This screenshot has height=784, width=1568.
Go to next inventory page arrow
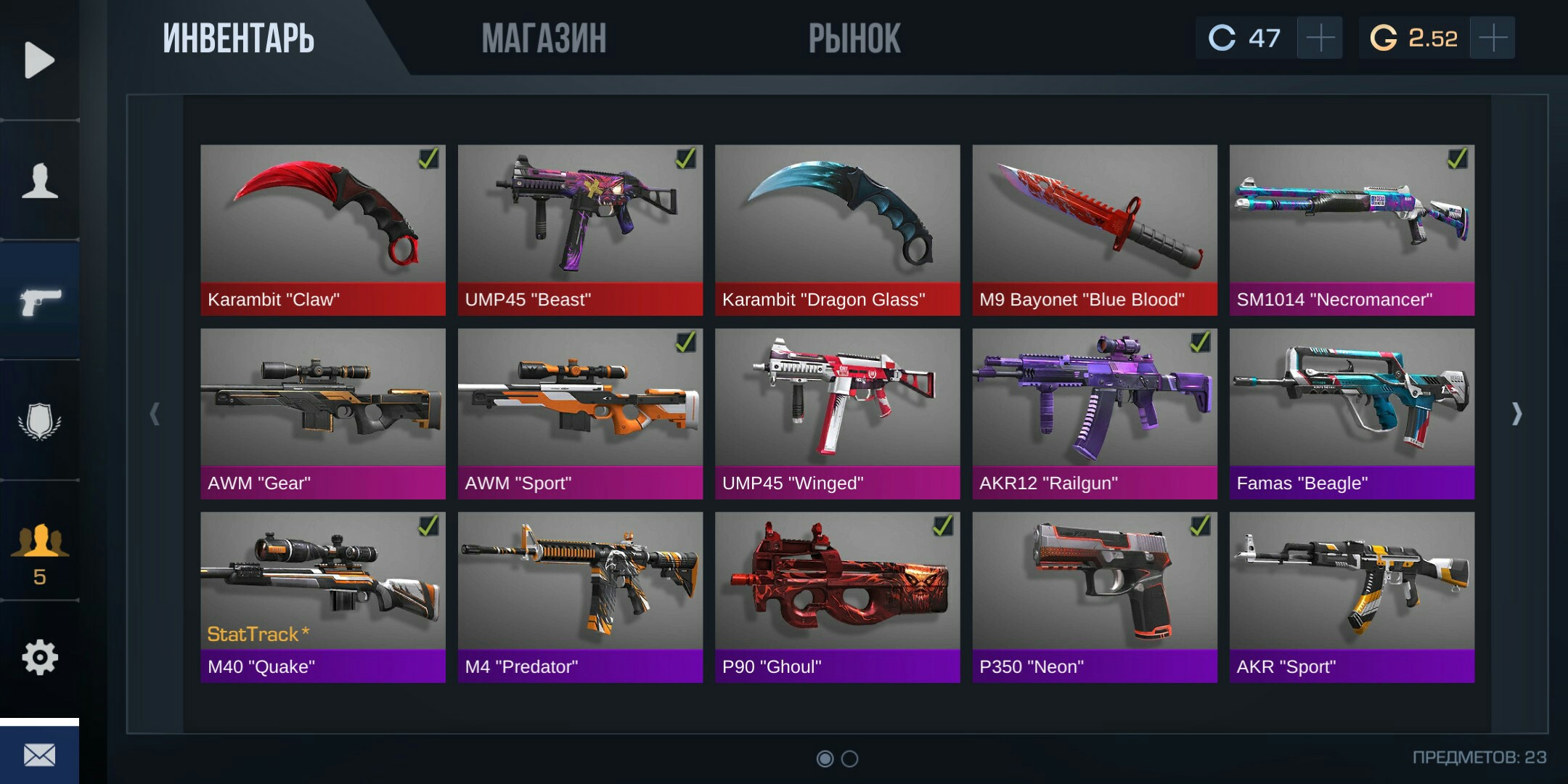[1516, 414]
